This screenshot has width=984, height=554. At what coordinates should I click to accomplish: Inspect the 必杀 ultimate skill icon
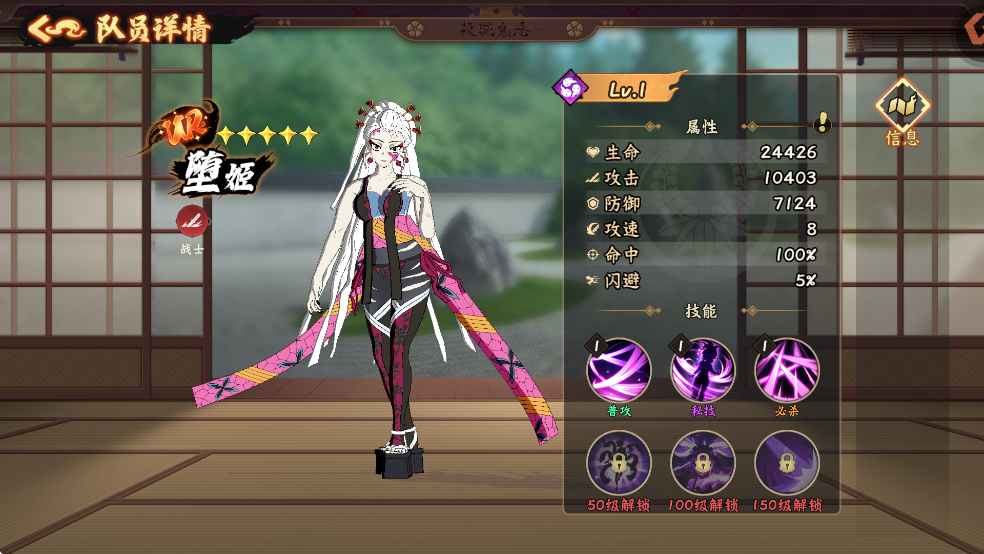(786, 370)
